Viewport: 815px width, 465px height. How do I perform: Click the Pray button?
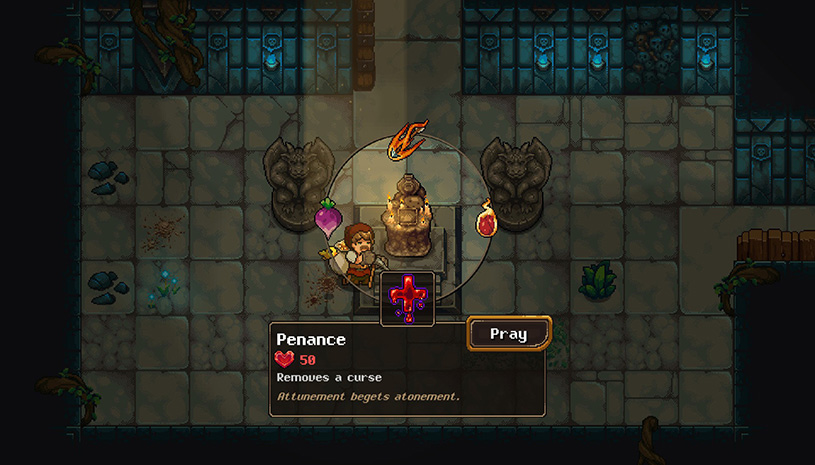tap(508, 333)
